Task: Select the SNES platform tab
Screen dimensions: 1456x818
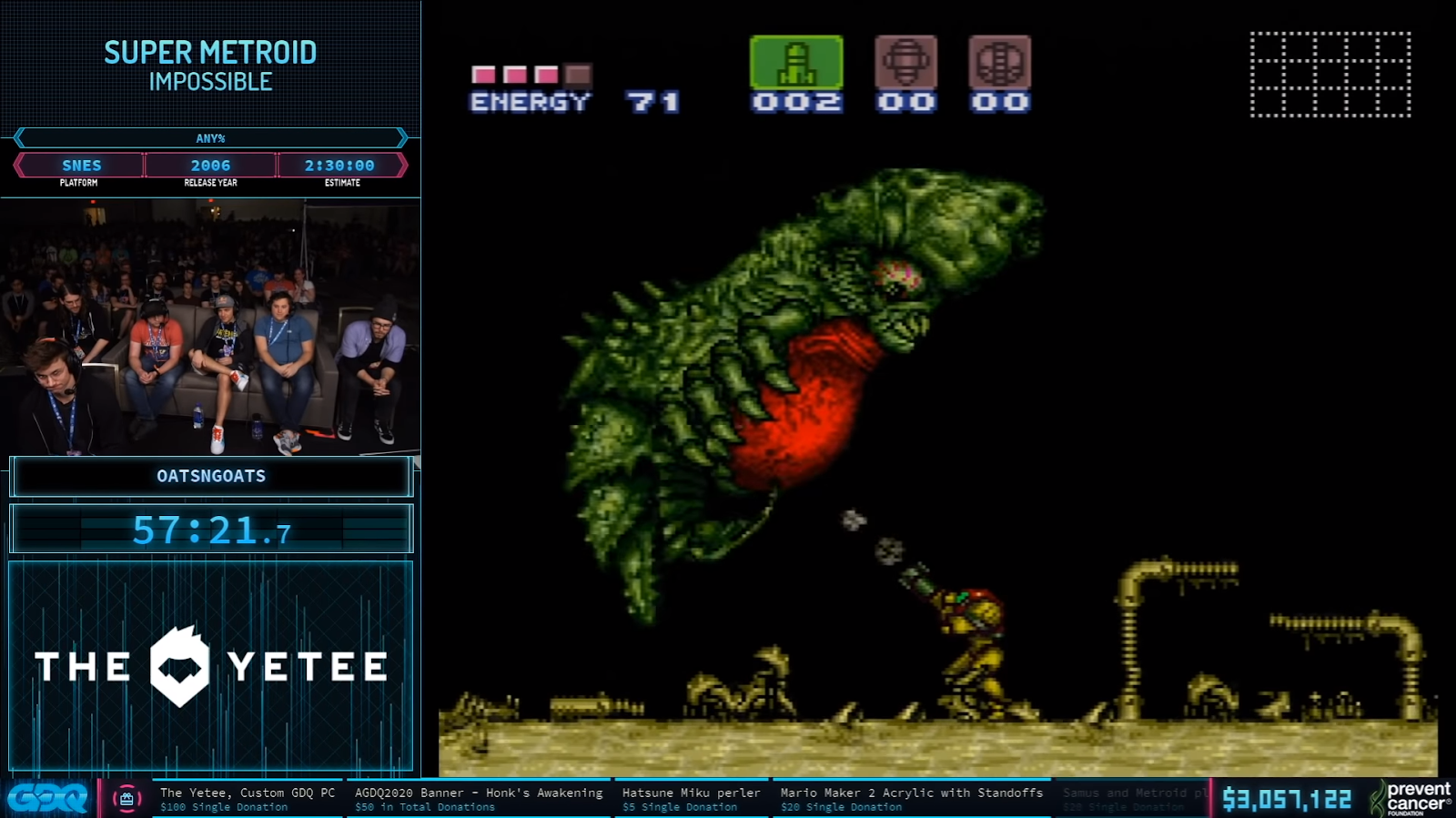Action: [81, 166]
